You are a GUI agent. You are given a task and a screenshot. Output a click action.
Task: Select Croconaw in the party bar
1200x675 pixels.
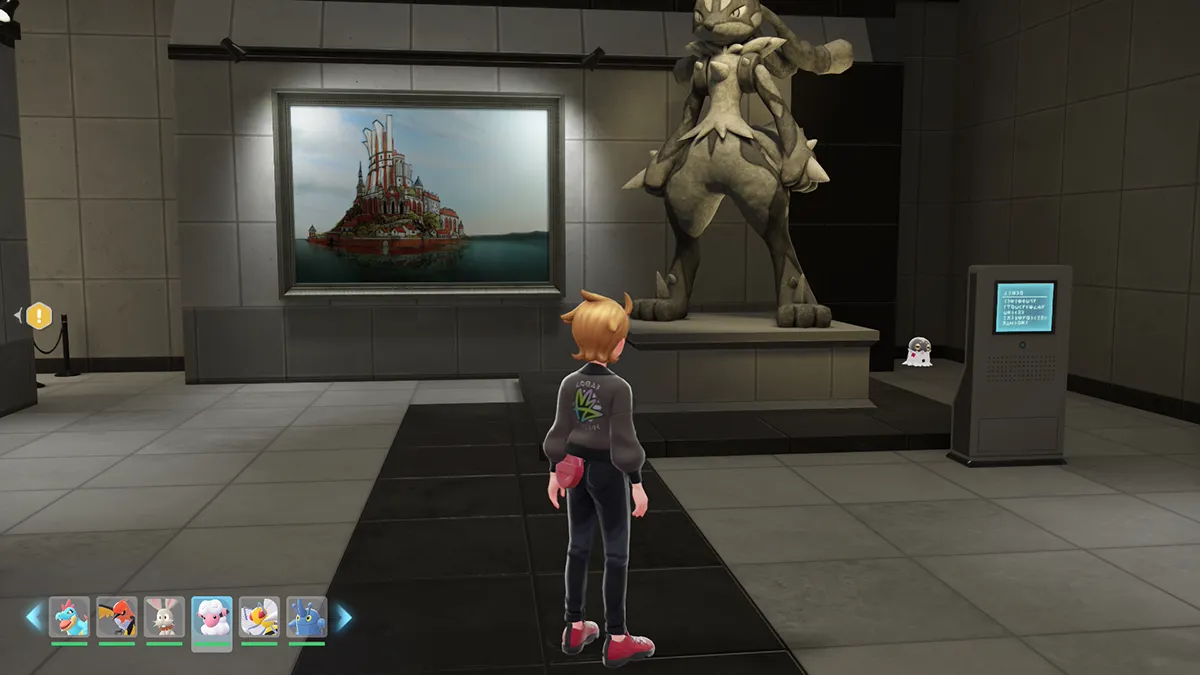click(x=69, y=617)
